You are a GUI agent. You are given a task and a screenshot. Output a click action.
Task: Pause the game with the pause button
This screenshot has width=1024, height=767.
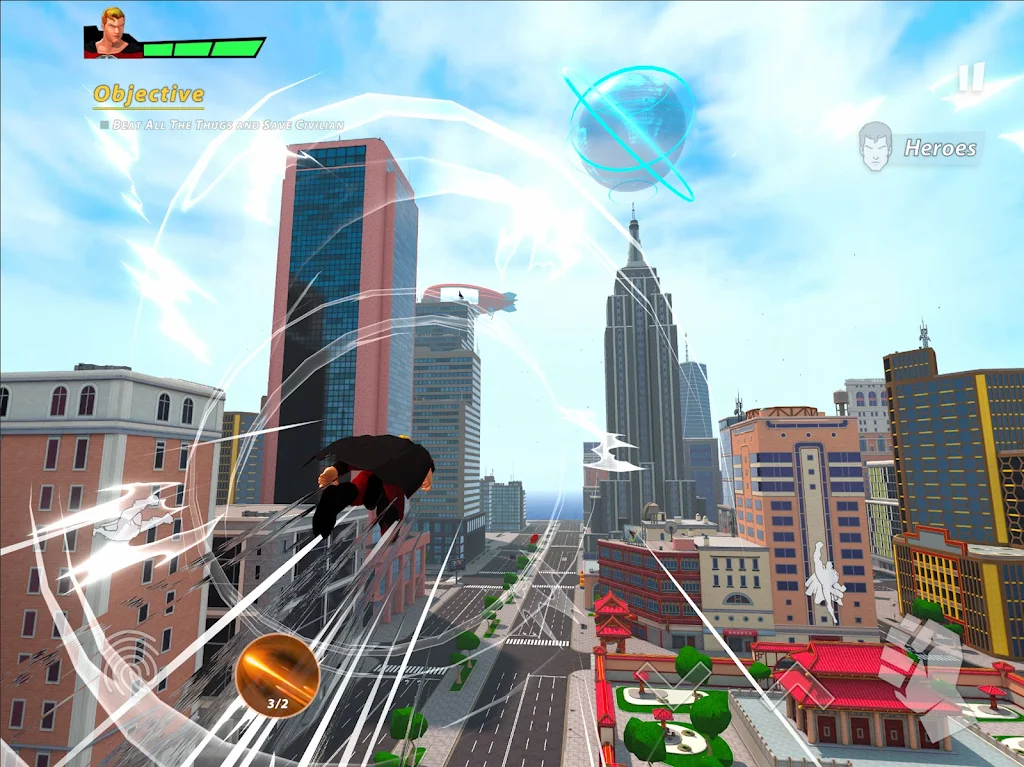(x=970, y=77)
